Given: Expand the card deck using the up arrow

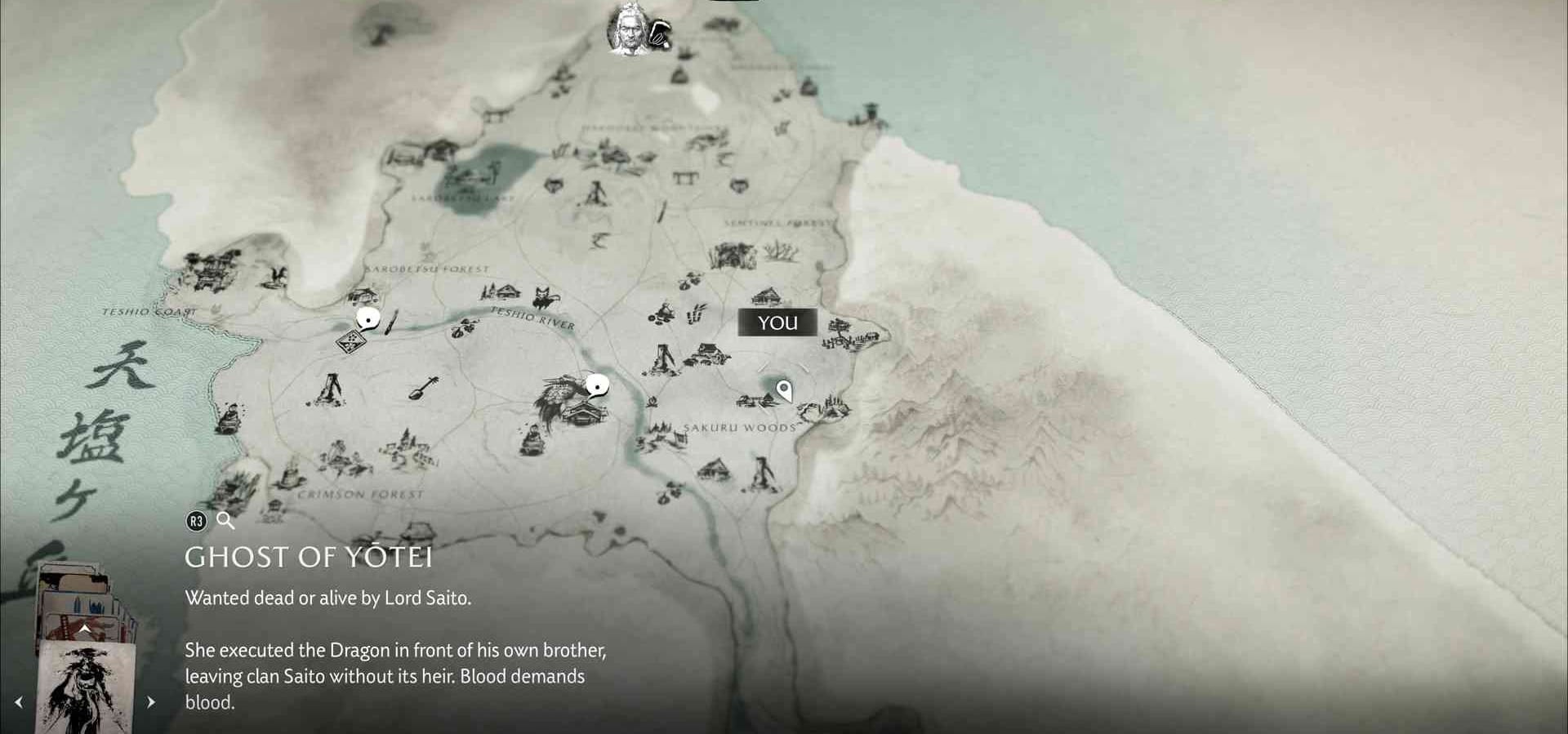Looking at the screenshot, I should tap(84, 629).
